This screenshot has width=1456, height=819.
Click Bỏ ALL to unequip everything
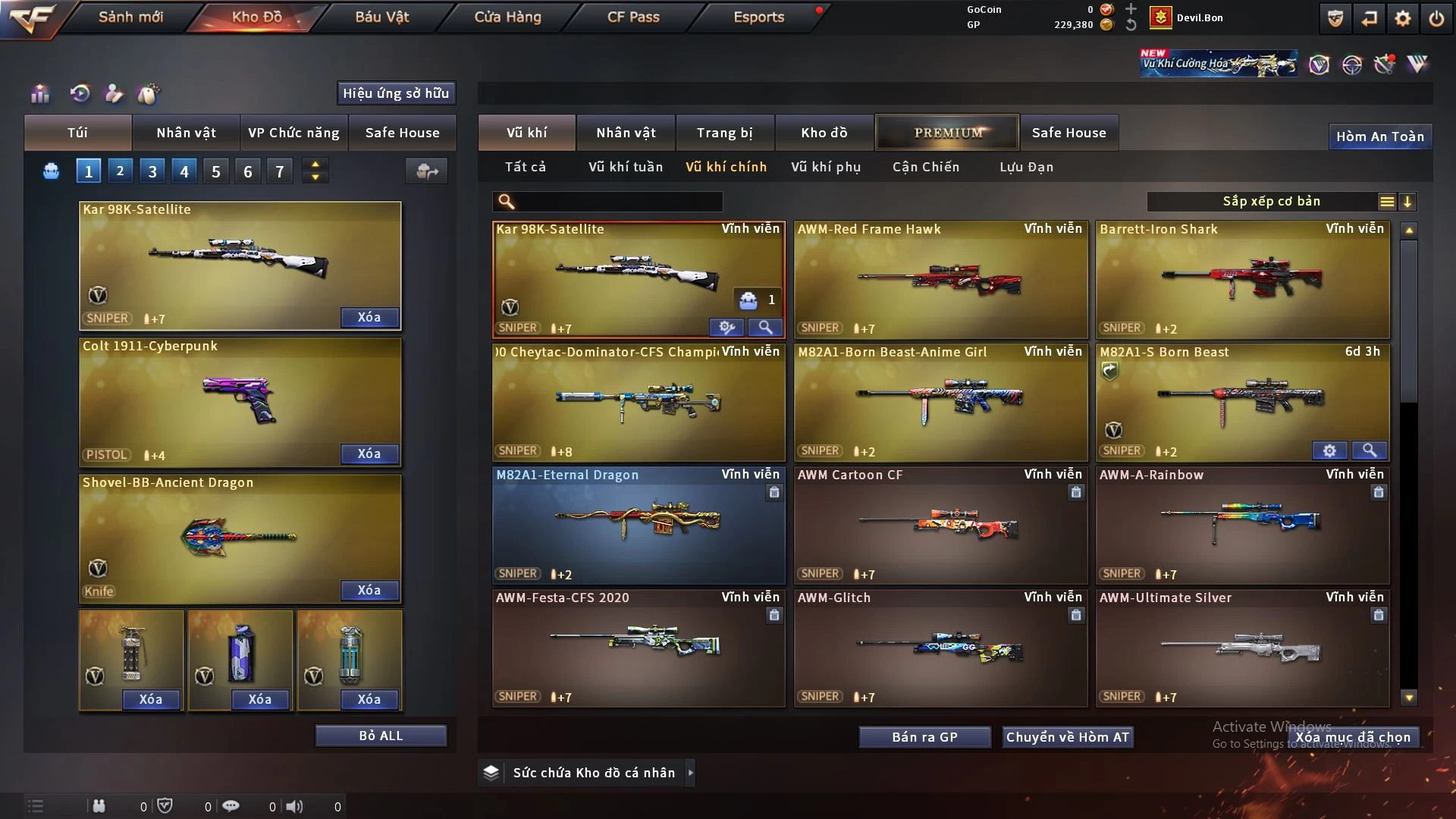381,736
